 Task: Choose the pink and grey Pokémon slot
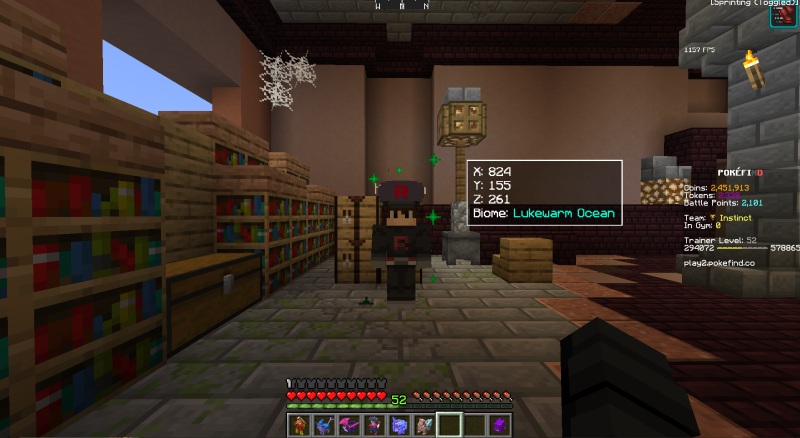coord(424,424)
